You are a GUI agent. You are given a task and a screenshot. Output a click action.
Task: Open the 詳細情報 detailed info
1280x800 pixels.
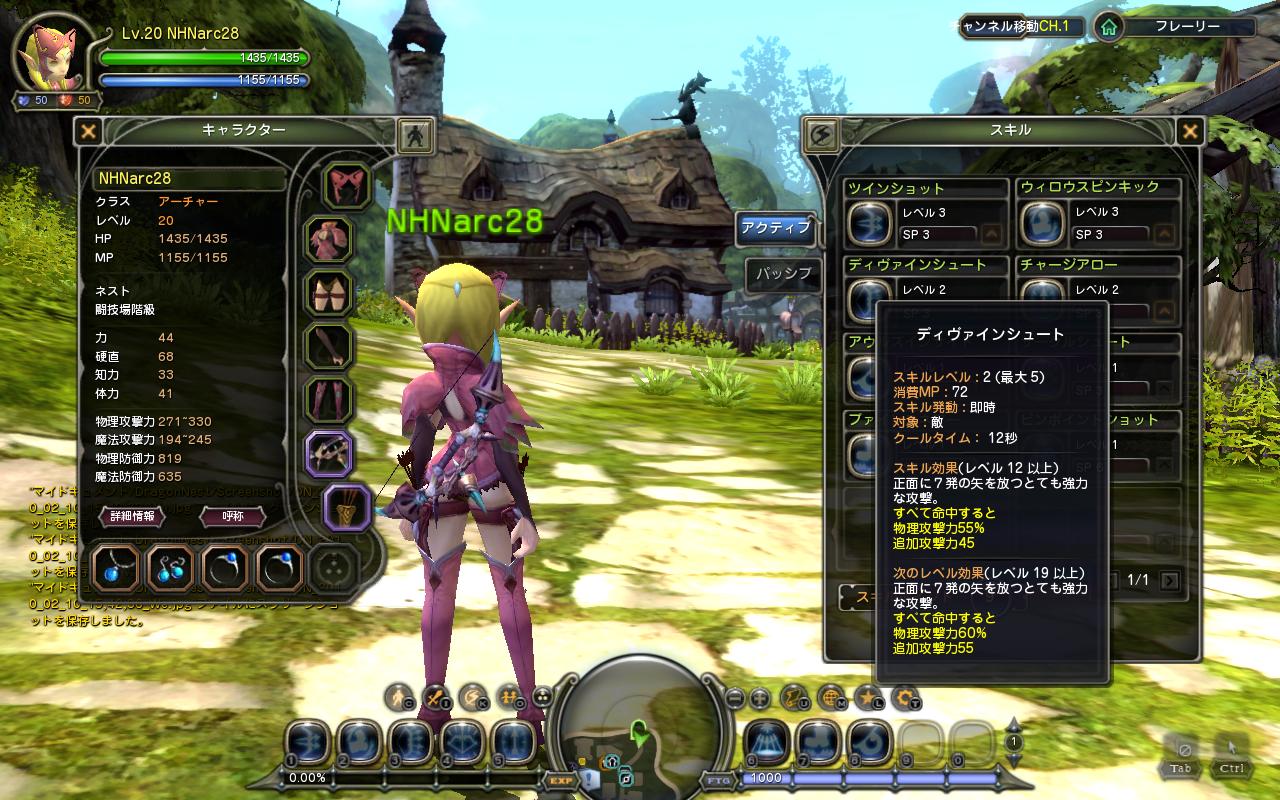(132, 516)
